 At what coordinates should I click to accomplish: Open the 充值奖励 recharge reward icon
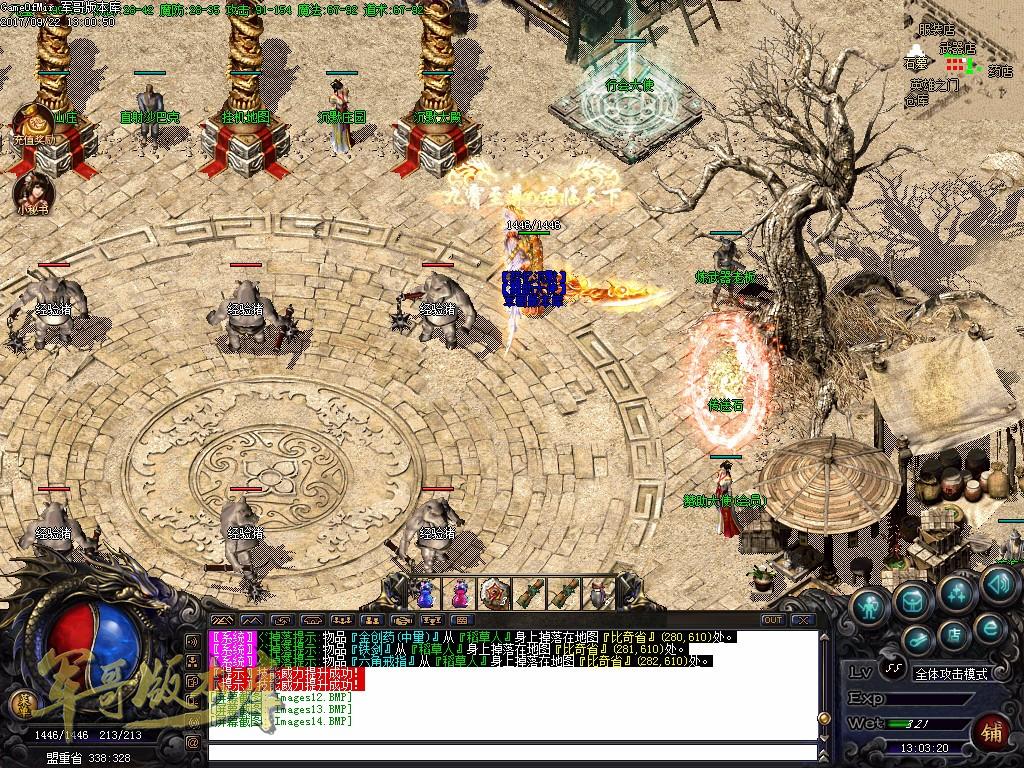[x=32, y=125]
